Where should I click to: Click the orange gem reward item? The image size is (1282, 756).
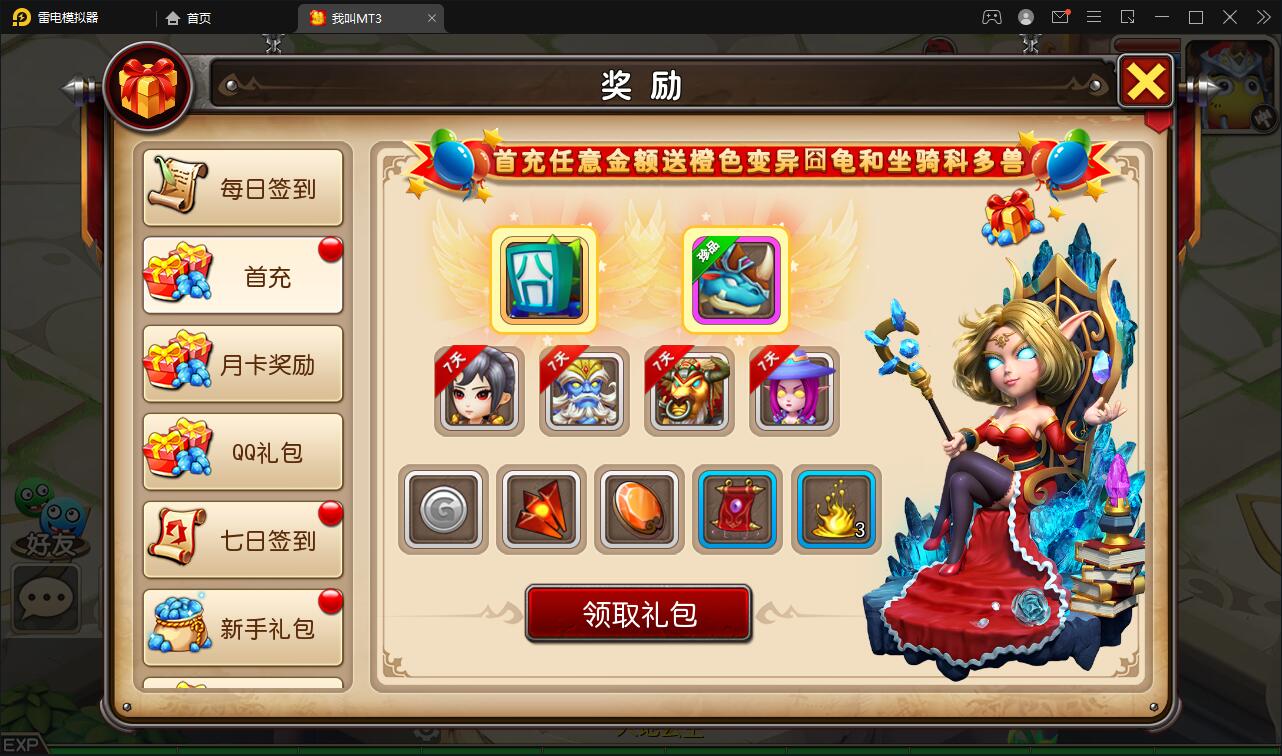click(x=639, y=510)
